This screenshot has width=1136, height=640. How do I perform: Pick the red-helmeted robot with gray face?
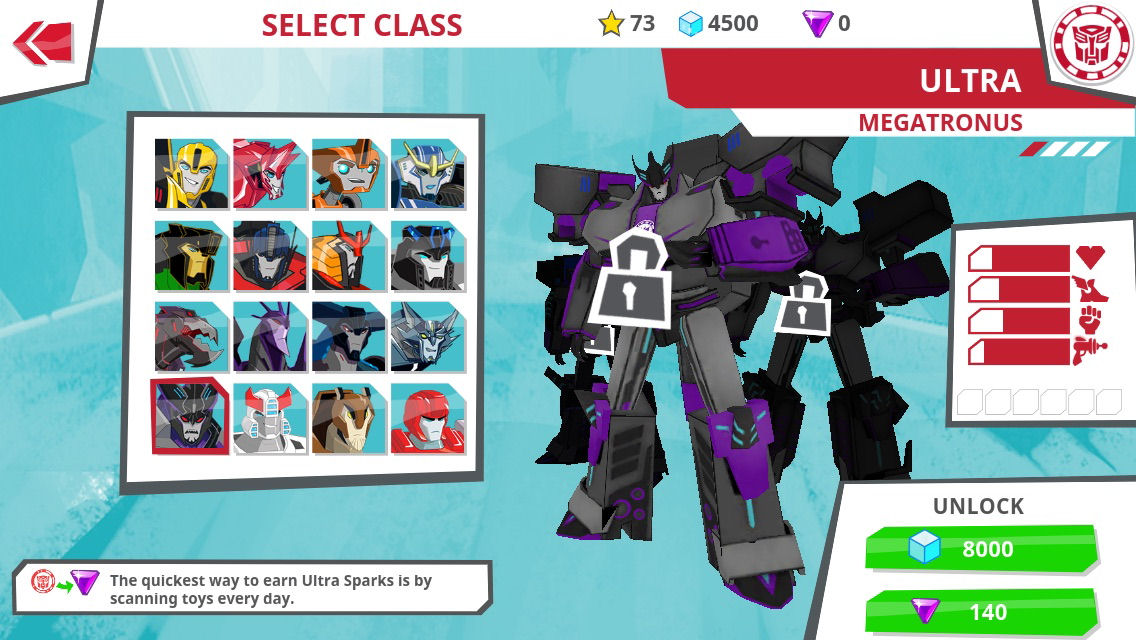pos(428,418)
